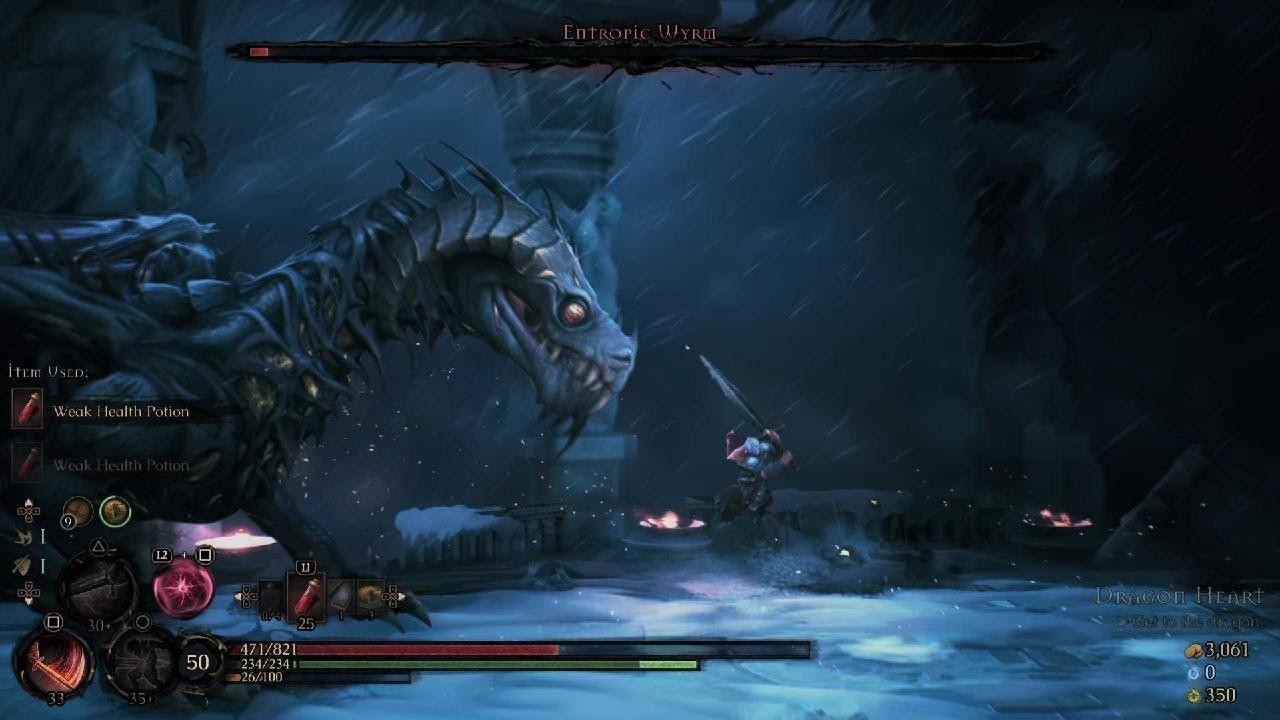Open the Dragon Heart quest tracker
The width and height of the screenshot is (1280, 720).
pos(1180,597)
